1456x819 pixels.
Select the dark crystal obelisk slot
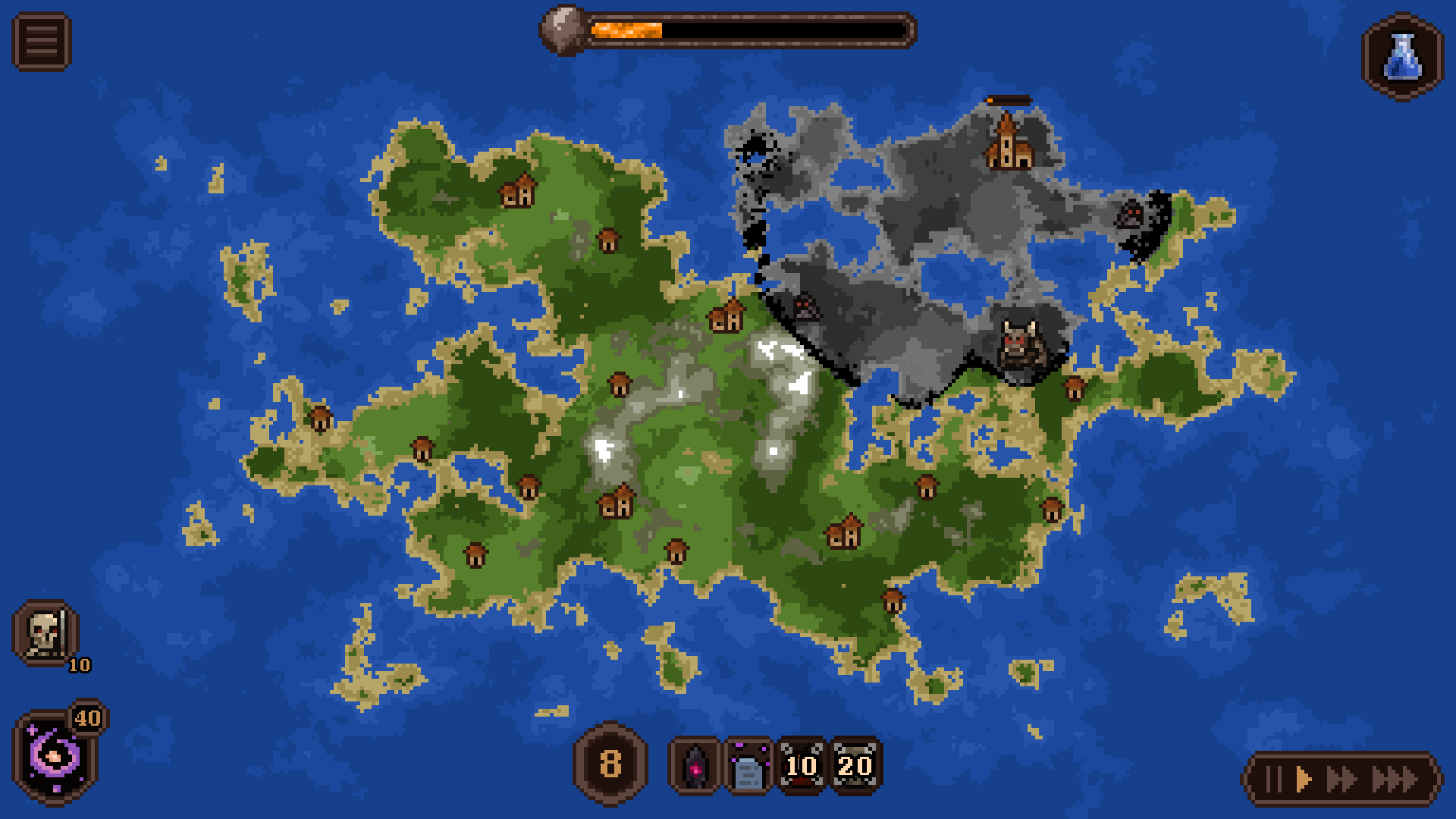[695, 766]
